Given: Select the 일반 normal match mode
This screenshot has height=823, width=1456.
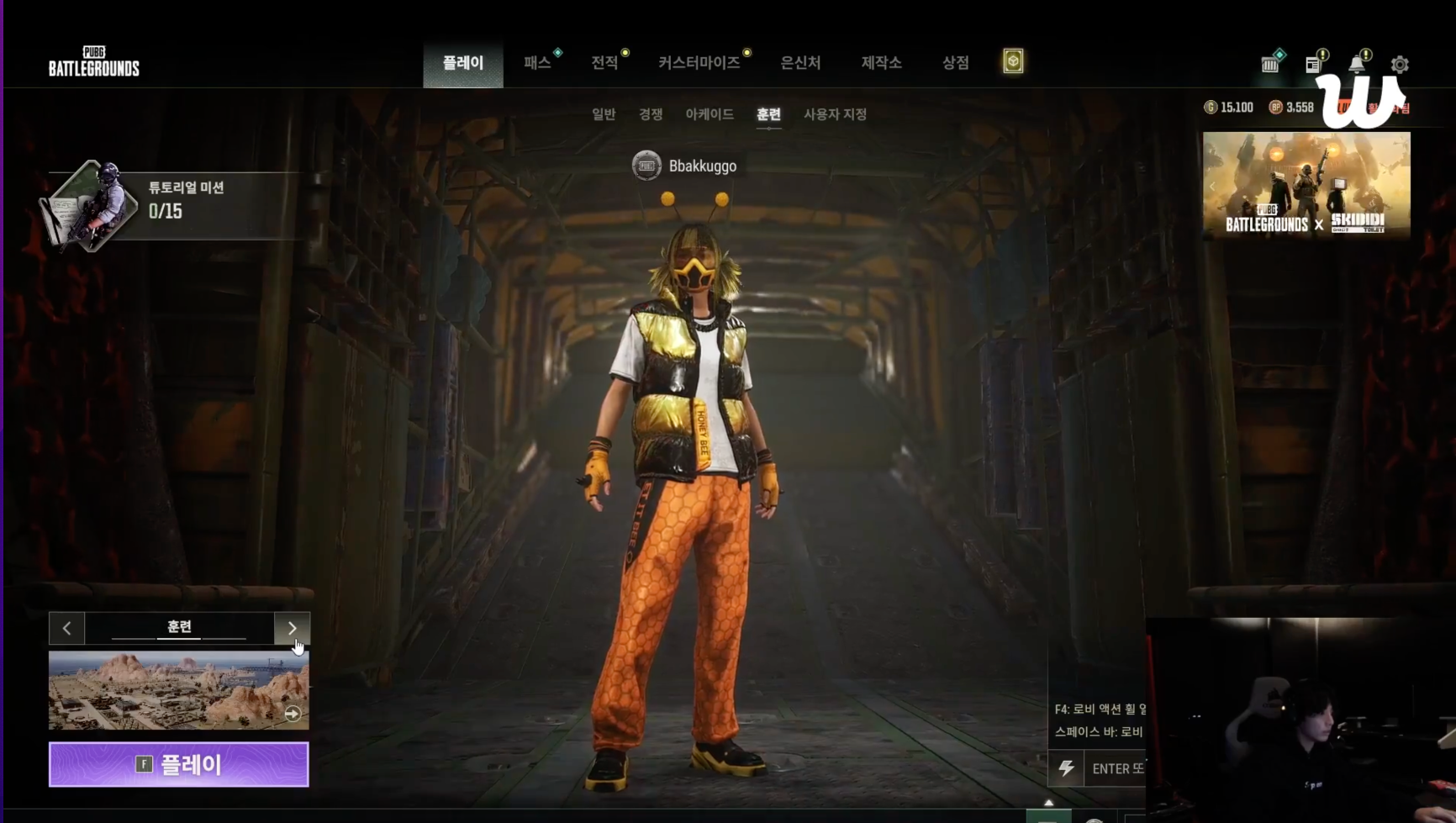Looking at the screenshot, I should pyautogui.click(x=604, y=114).
